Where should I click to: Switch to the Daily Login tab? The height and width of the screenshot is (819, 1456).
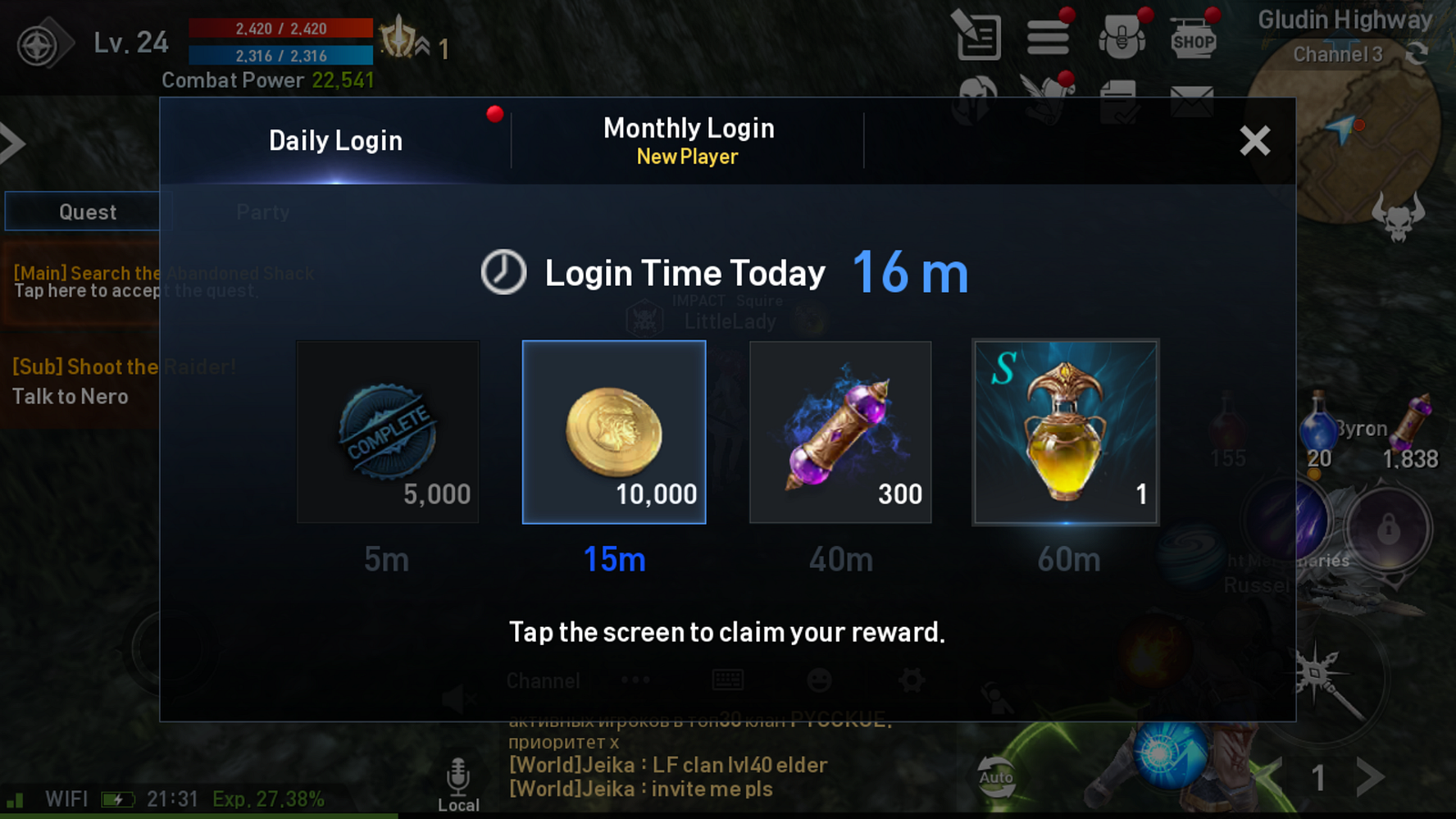click(336, 141)
